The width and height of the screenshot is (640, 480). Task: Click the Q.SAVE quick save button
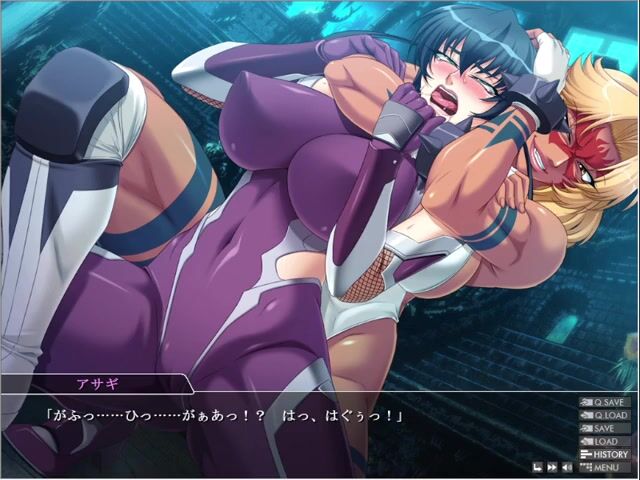607,402
